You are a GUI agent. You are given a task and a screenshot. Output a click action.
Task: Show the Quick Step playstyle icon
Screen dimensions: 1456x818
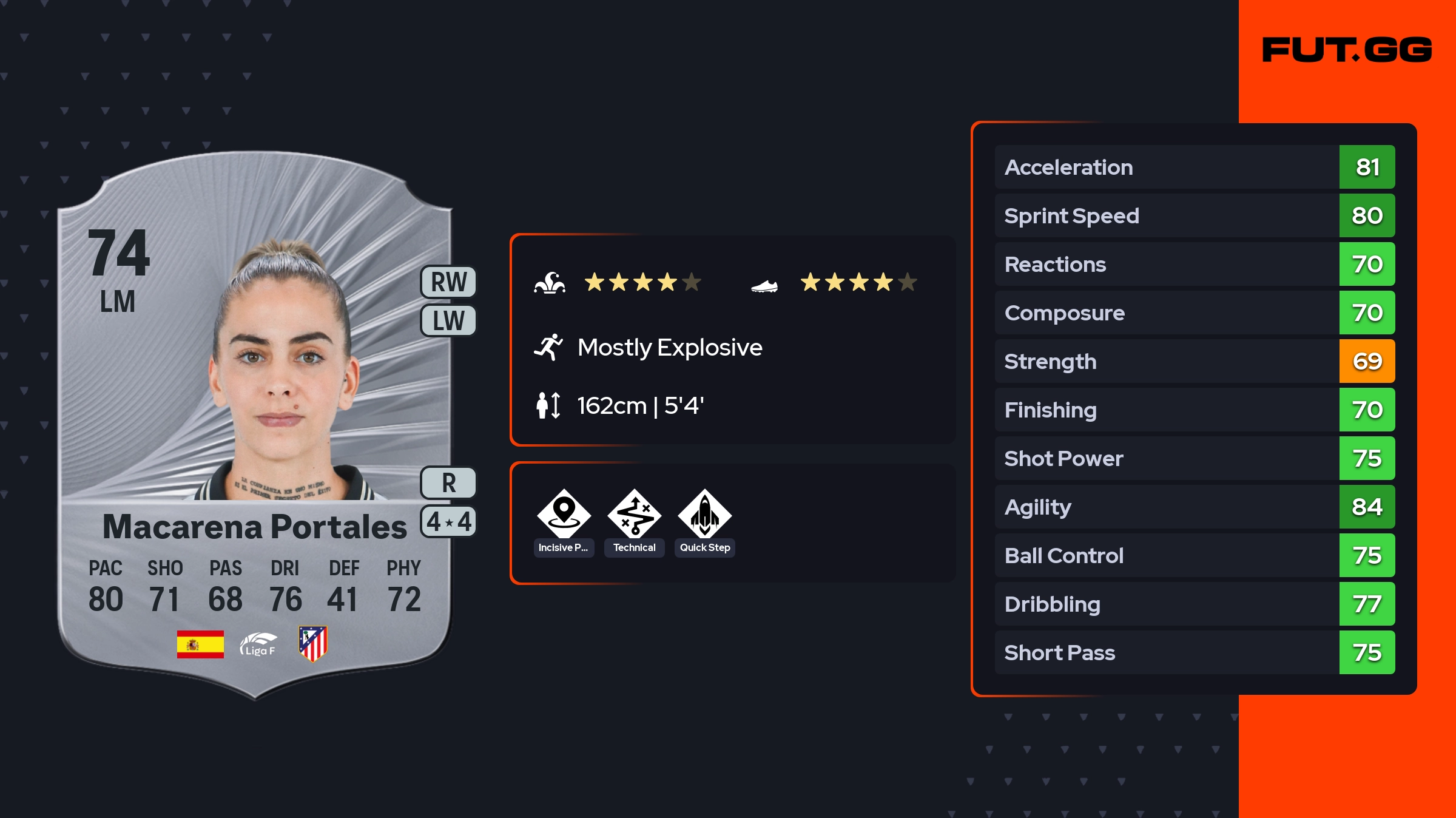[x=705, y=515]
